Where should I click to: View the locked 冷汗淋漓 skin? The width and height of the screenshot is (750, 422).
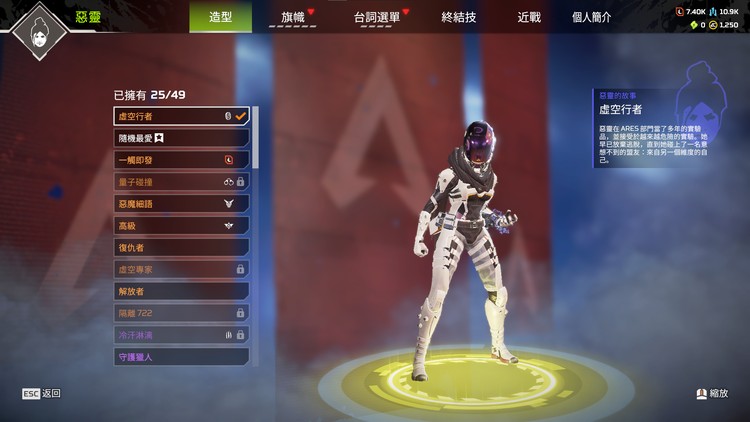coord(181,335)
